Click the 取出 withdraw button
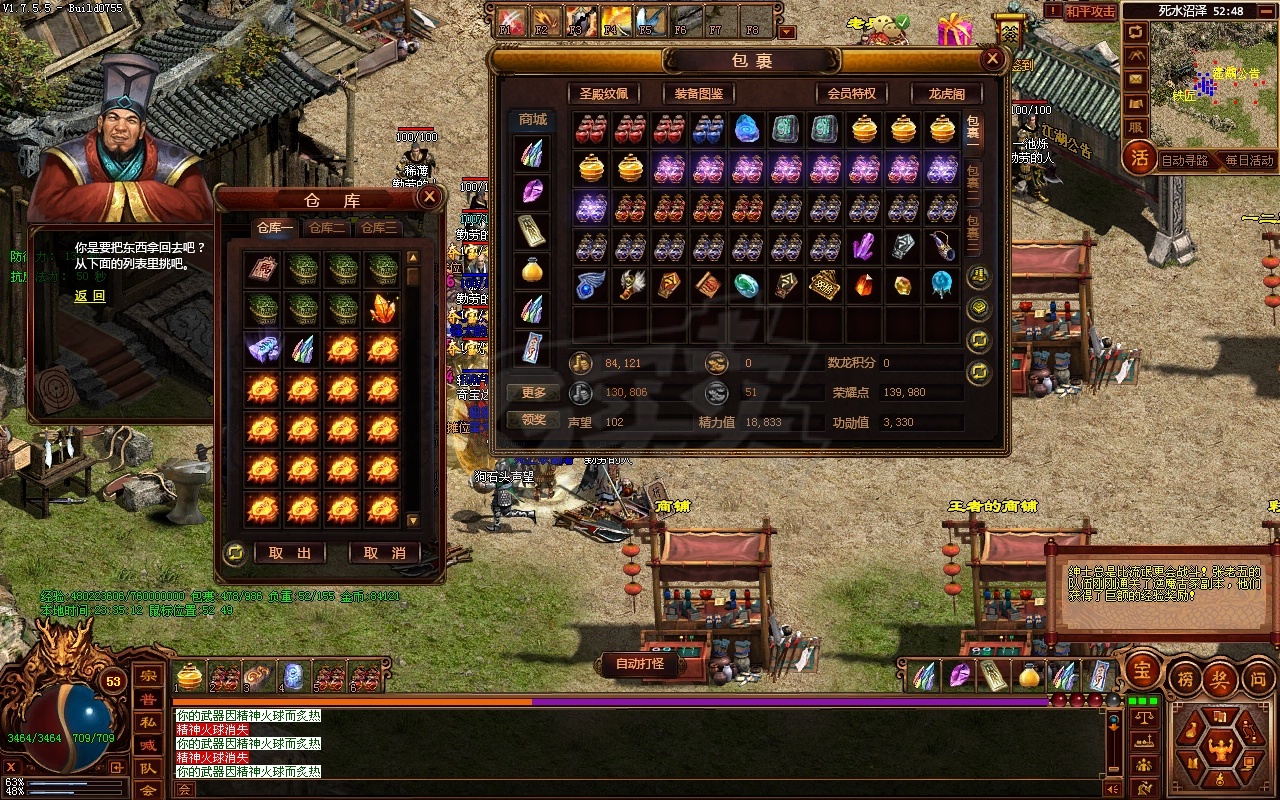 [290, 553]
